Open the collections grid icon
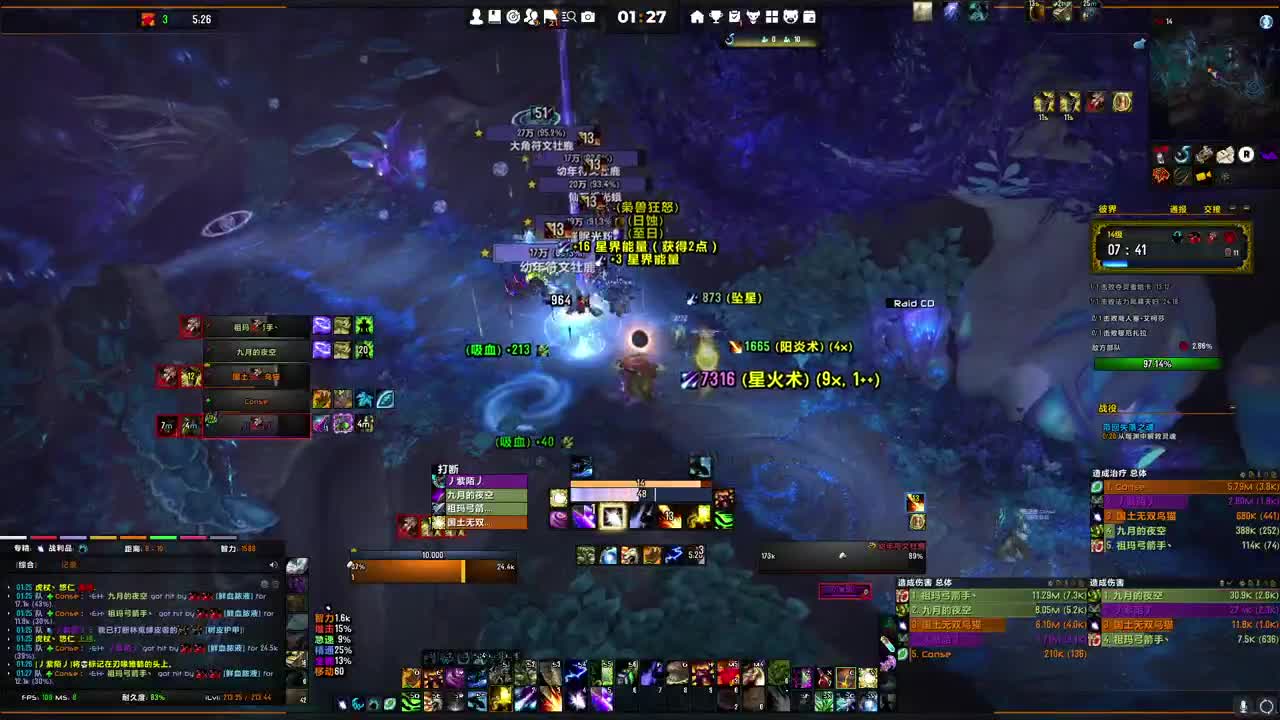The image size is (1280, 720). (x=771, y=17)
